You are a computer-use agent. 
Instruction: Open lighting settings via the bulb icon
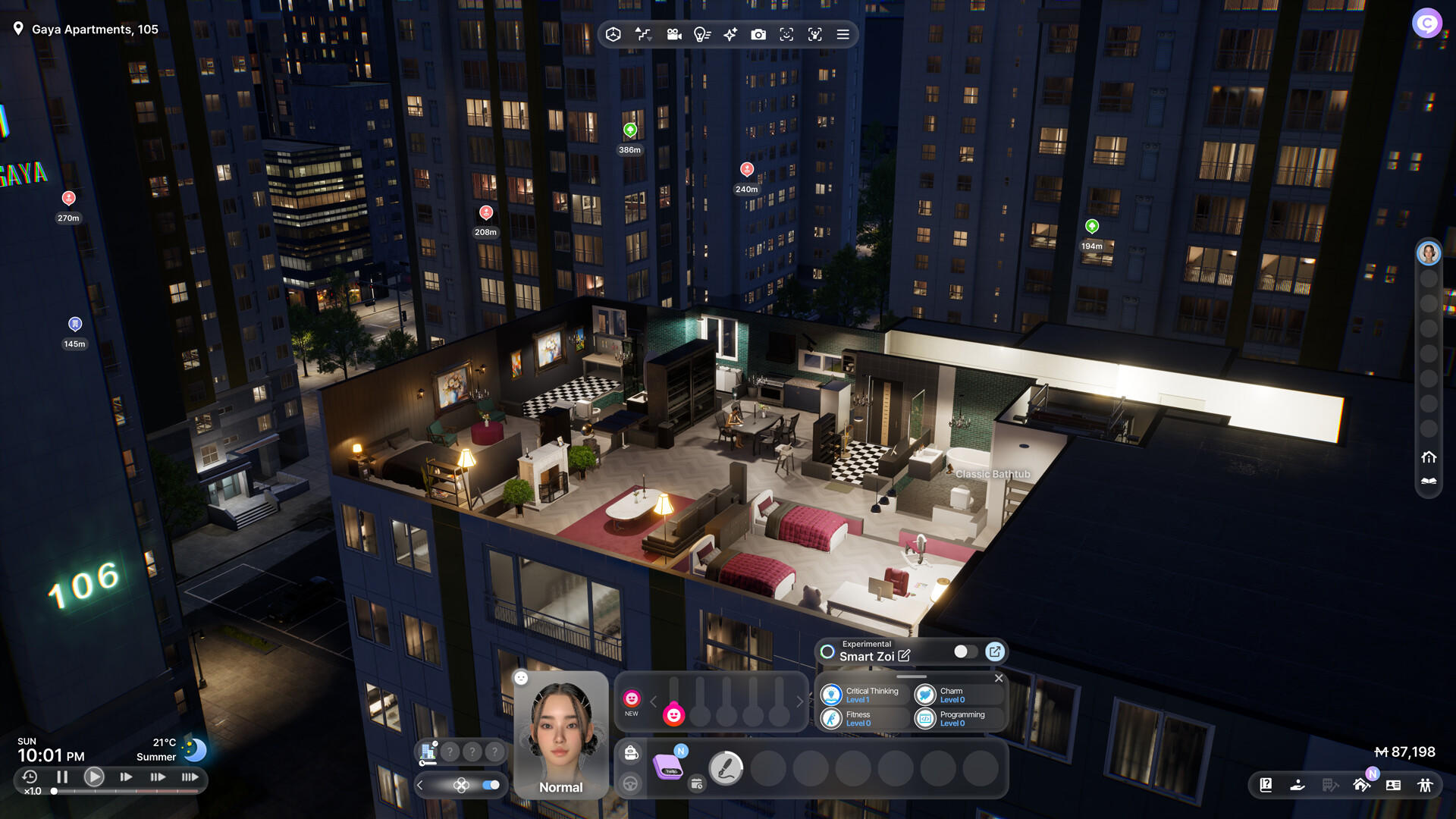pos(702,35)
